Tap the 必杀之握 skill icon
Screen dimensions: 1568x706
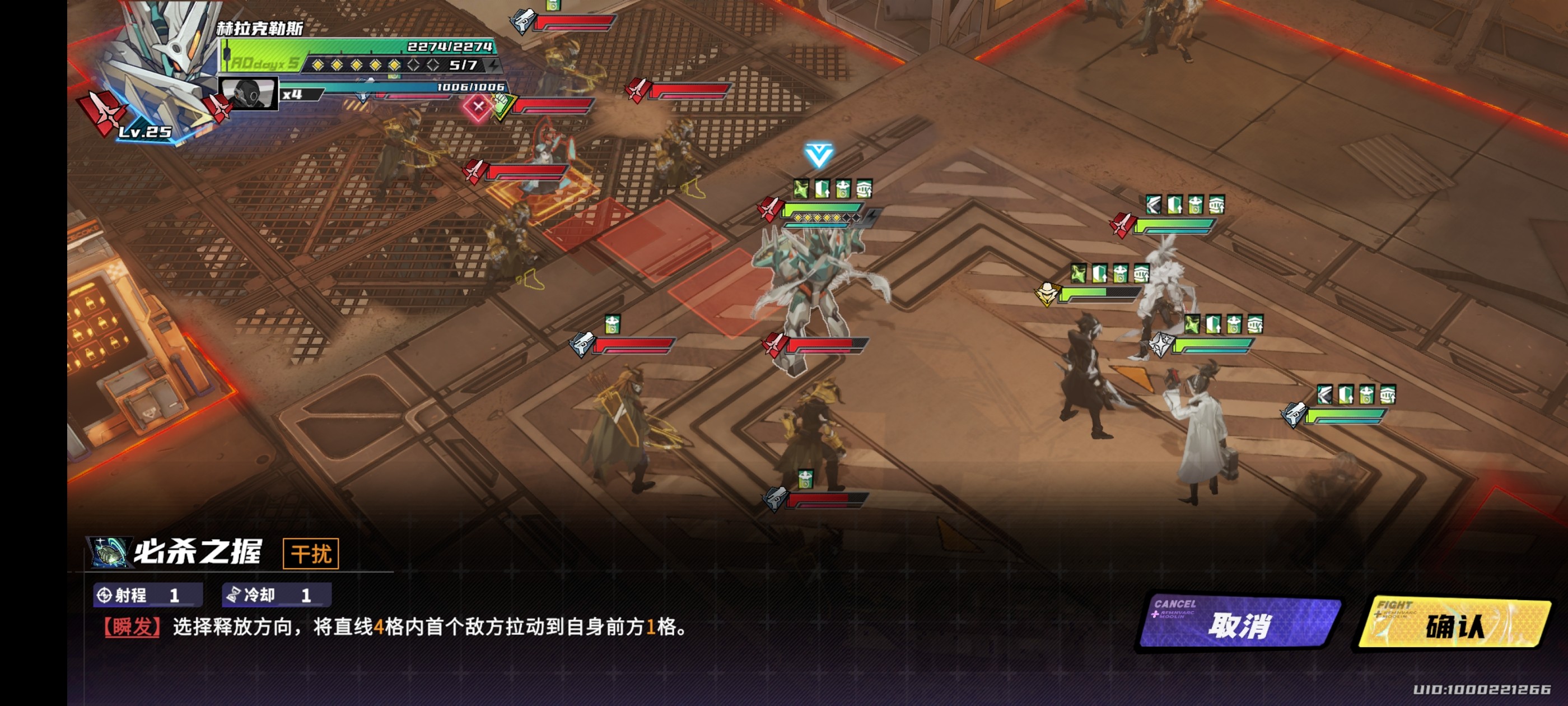pyautogui.click(x=110, y=552)
